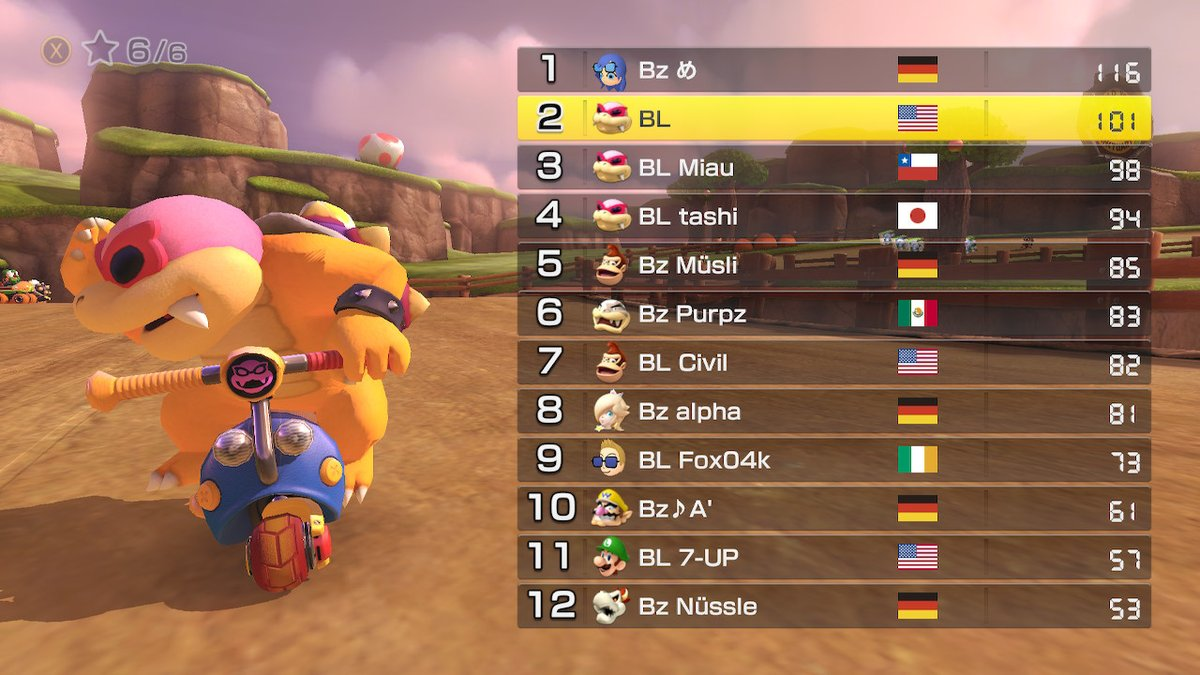Choose the BL Civil player row
This screenshot has height=675, width=1200.
pyautogui.click(x=833, y=362)
